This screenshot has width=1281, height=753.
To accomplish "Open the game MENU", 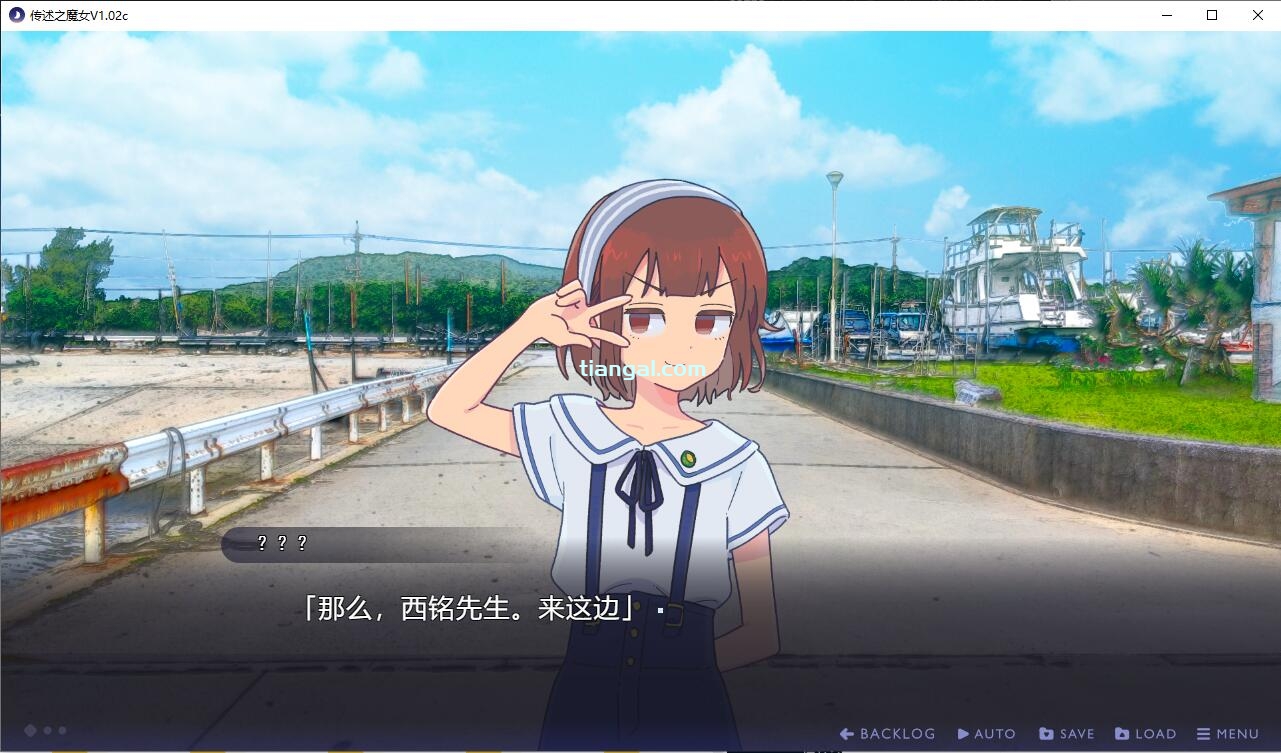I will (x=1227, y=734).
